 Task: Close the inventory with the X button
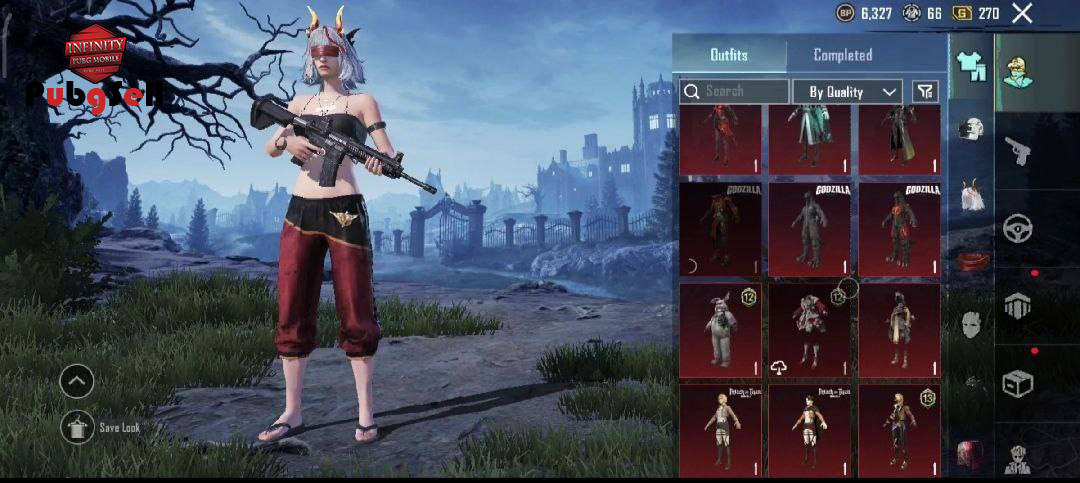1022,13
